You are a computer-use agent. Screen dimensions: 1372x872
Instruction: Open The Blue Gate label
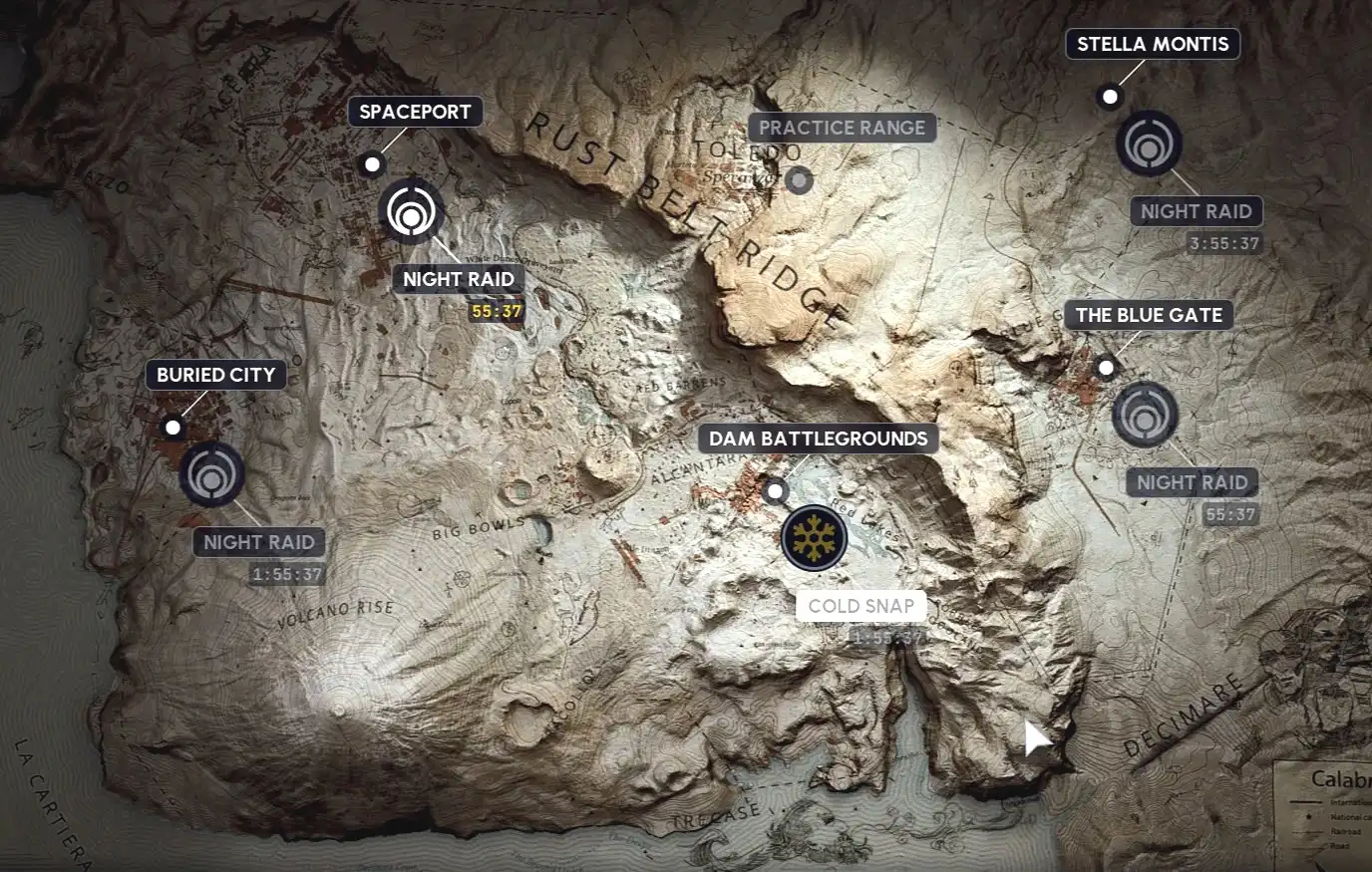[x=1148, y=315]
